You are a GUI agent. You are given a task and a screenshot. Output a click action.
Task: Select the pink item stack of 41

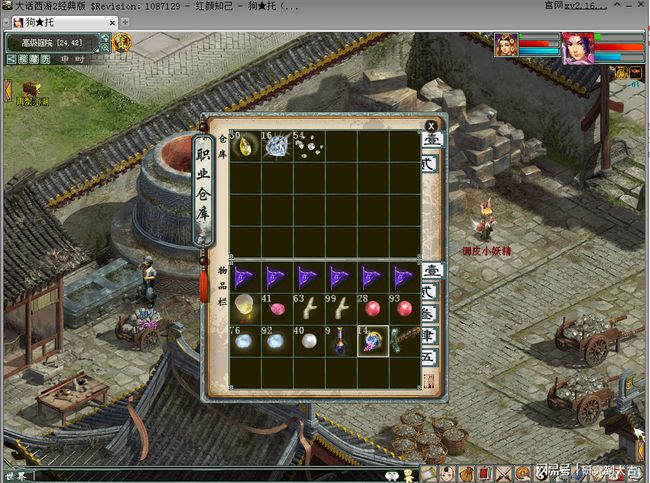click(276, 307)
